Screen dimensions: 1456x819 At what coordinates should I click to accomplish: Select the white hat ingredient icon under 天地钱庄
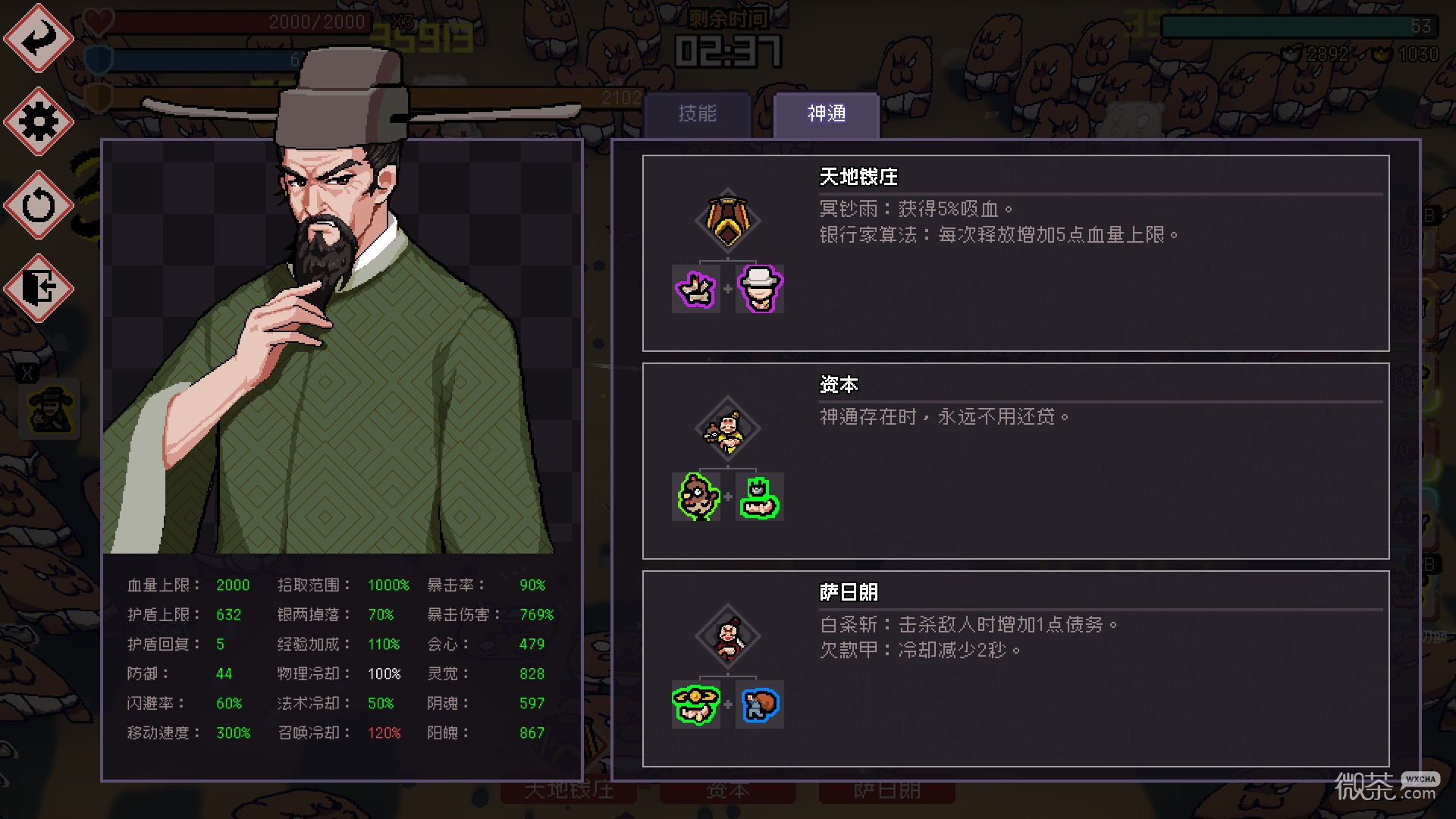758,289
